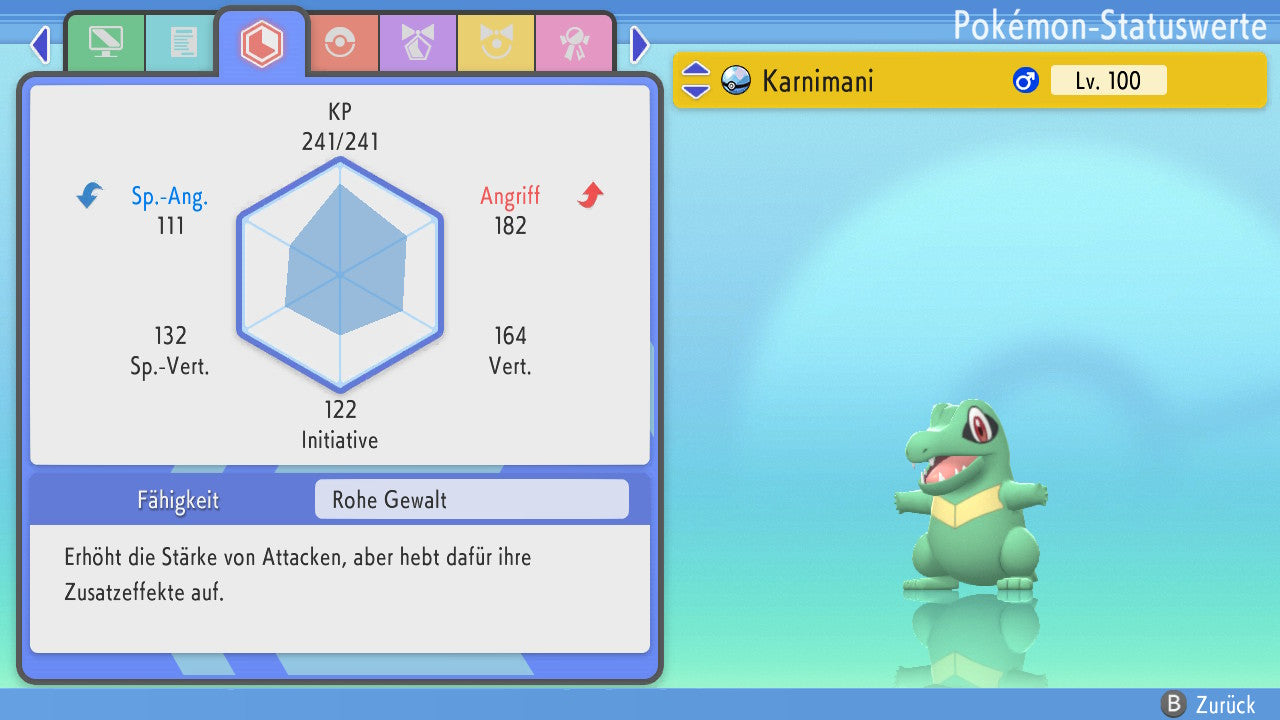Open the yellow bow tab
Viewport: 1280px width, 720px height.
point(495,43)
